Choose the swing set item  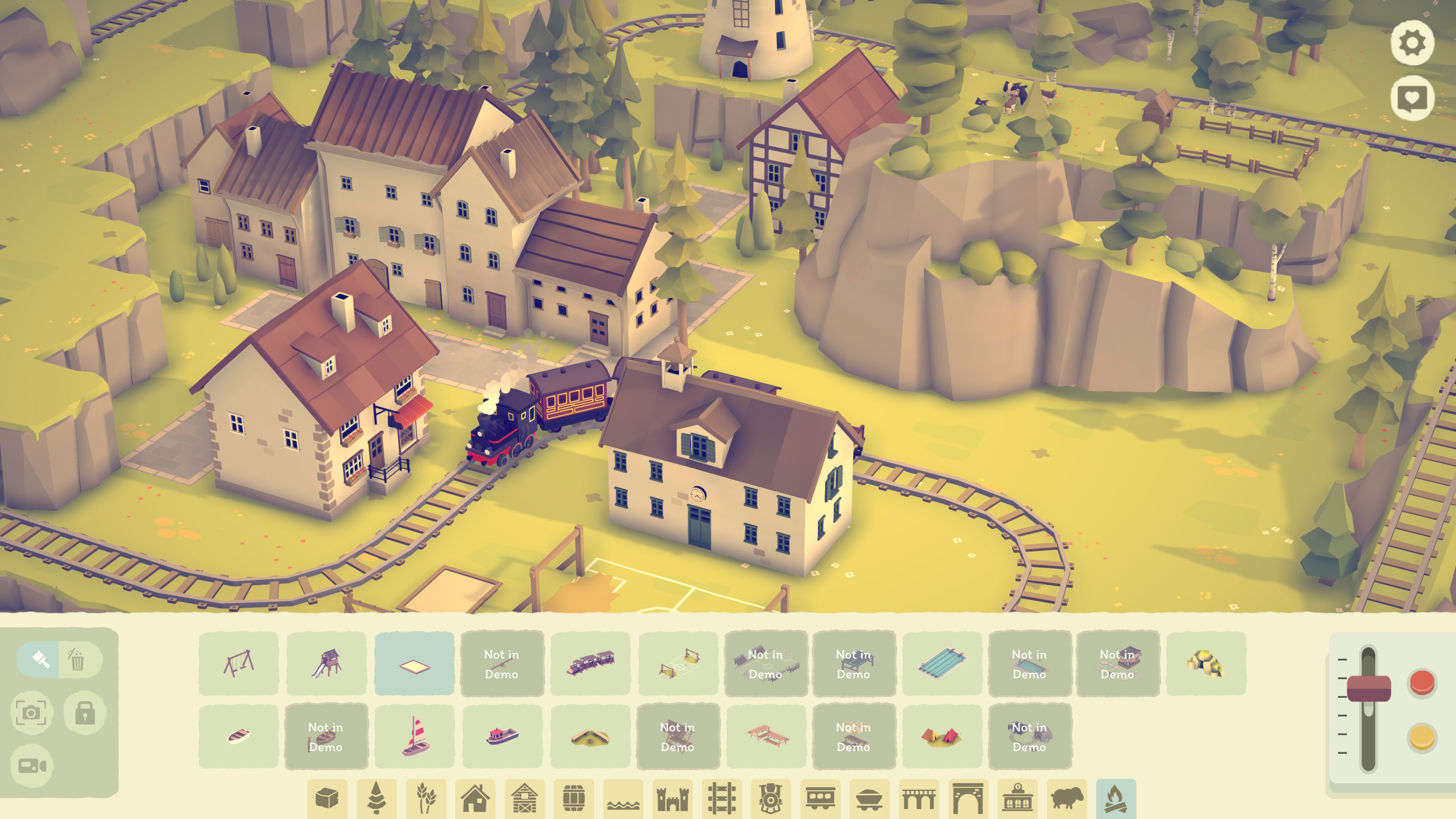tap(238, 664)
